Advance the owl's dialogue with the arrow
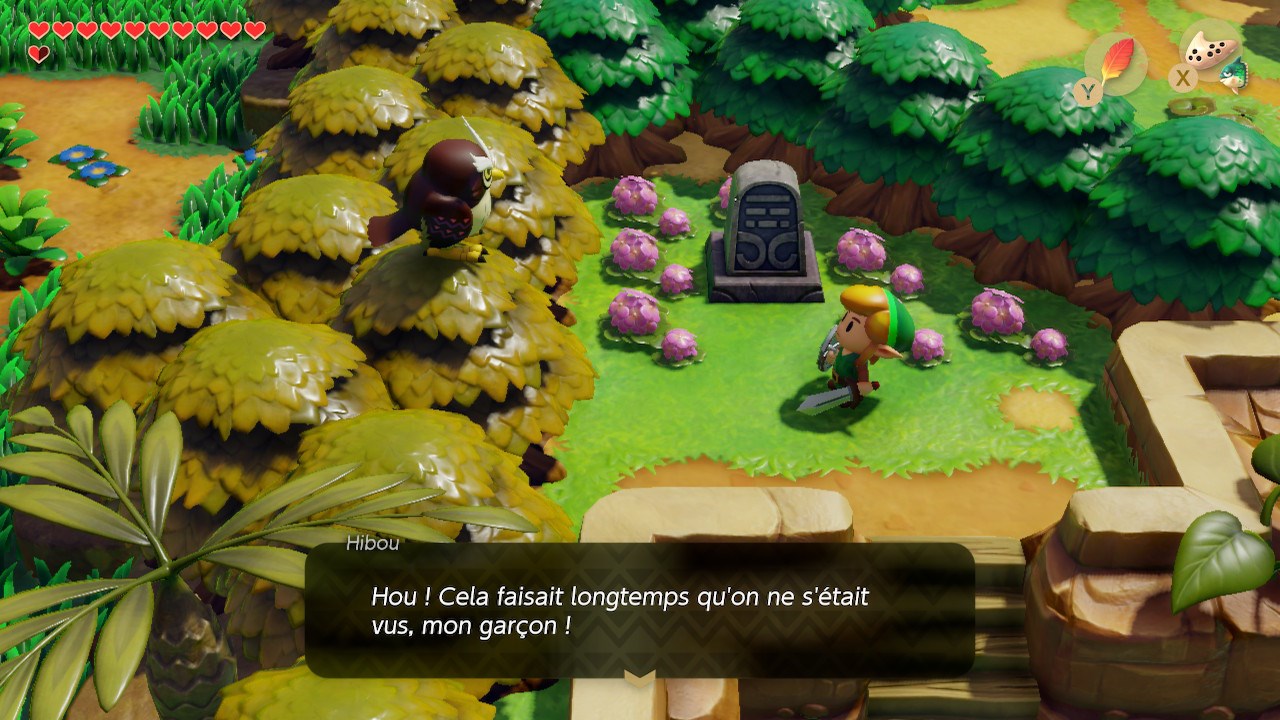The height and width of the screenshot is (720, 1280). pos(640,677)
